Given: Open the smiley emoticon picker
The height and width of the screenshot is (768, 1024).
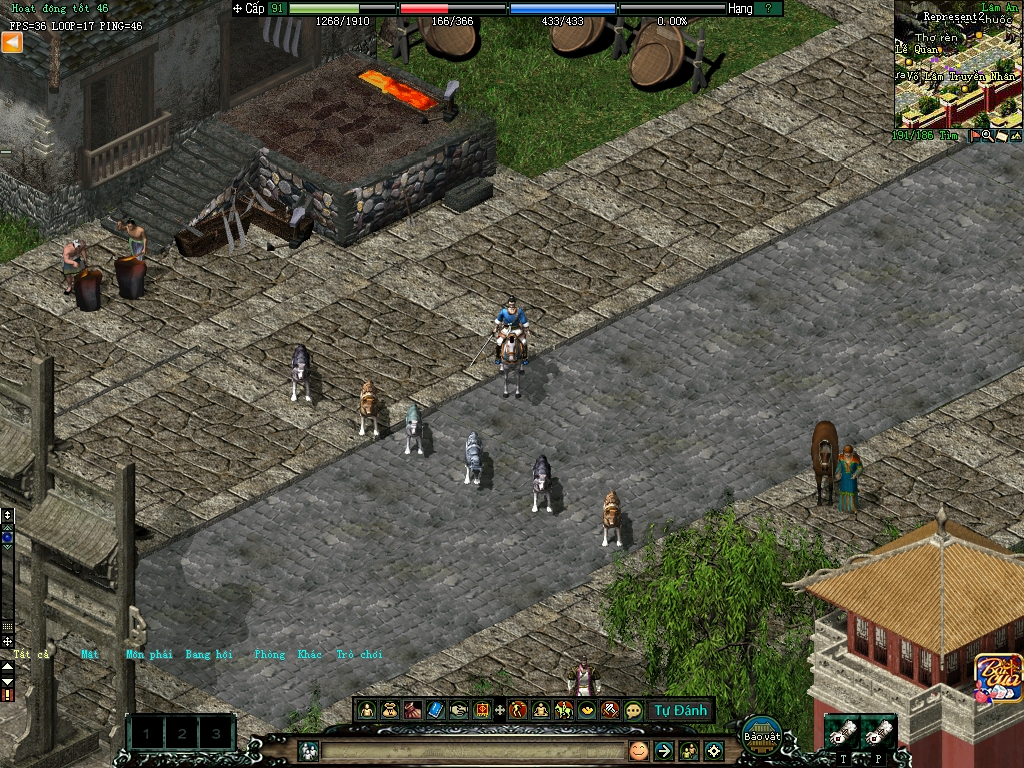Looking at the screenshot, I should pos(638,750).
